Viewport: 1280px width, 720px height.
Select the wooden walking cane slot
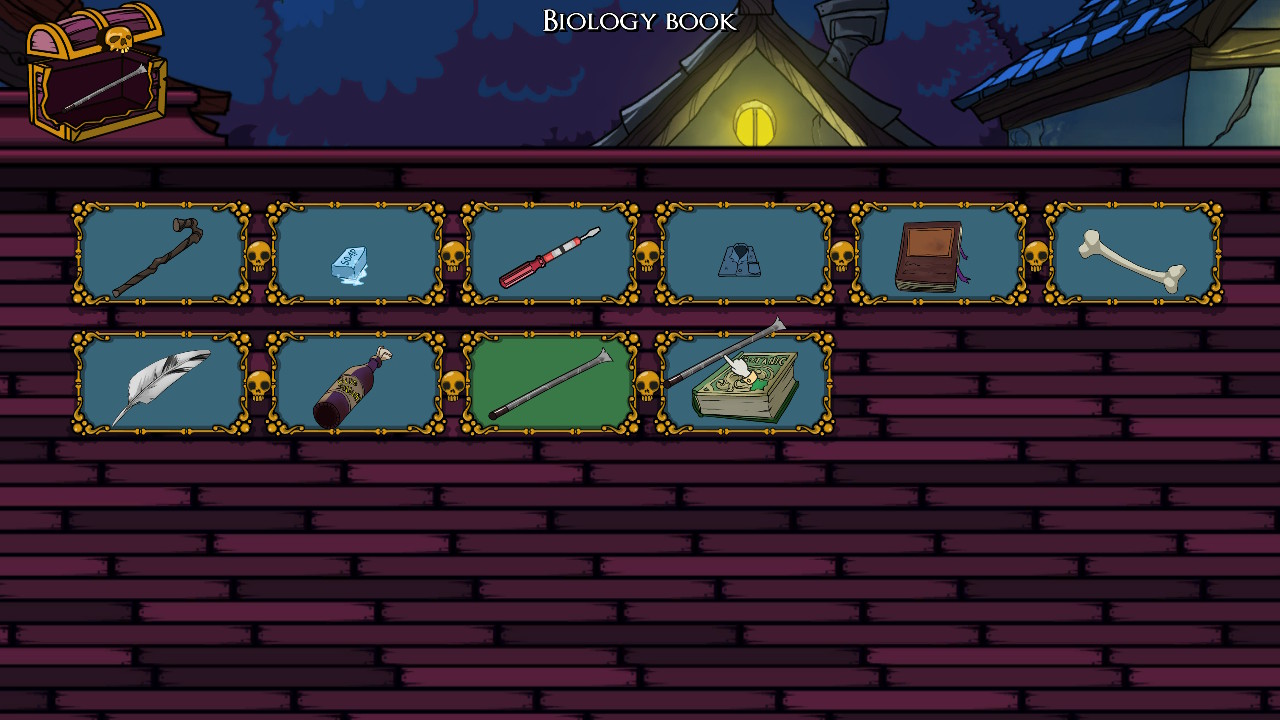160,254
